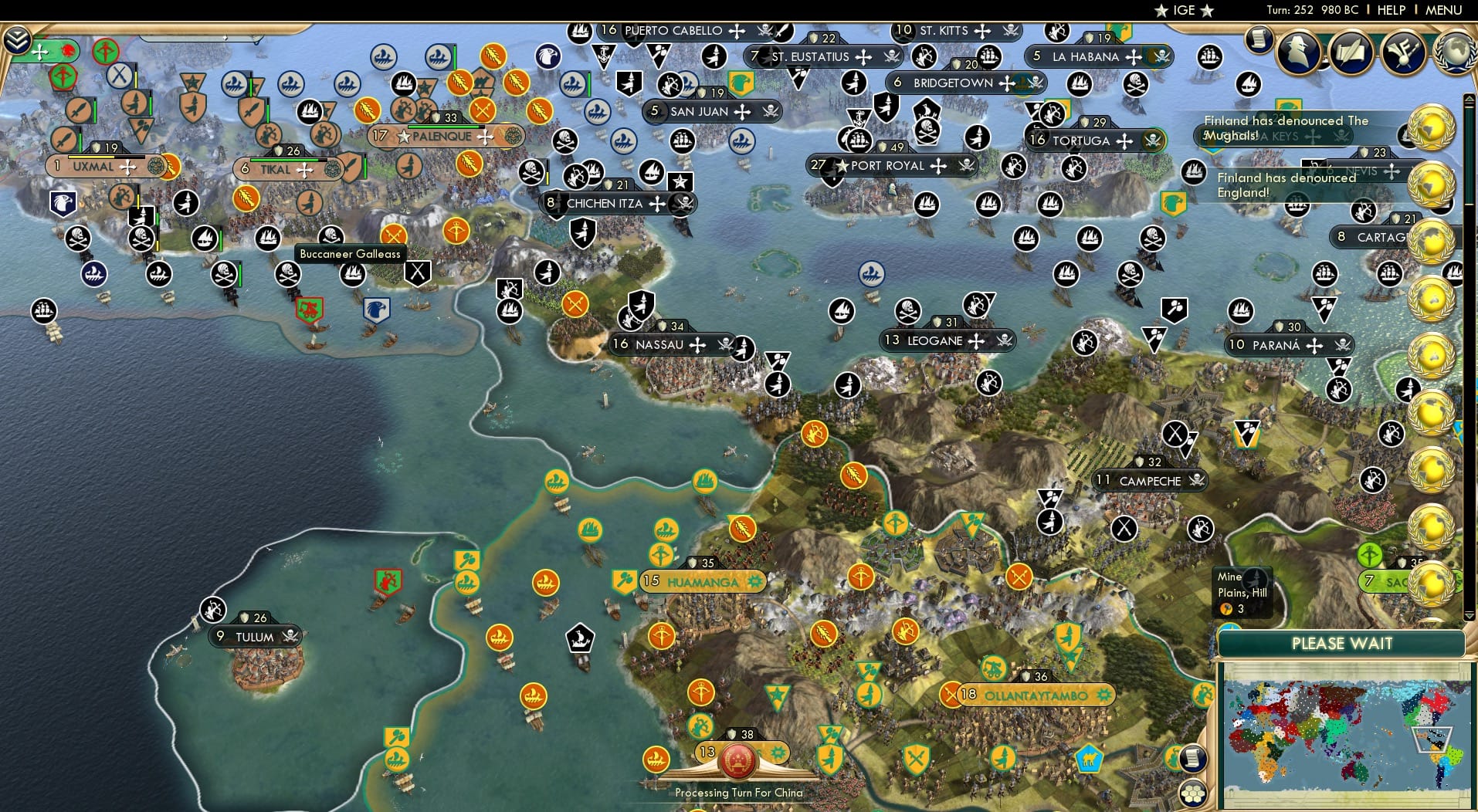Open the notification log scroll above the minimap
1478x812 pixels.
[x=1192, y=758]
